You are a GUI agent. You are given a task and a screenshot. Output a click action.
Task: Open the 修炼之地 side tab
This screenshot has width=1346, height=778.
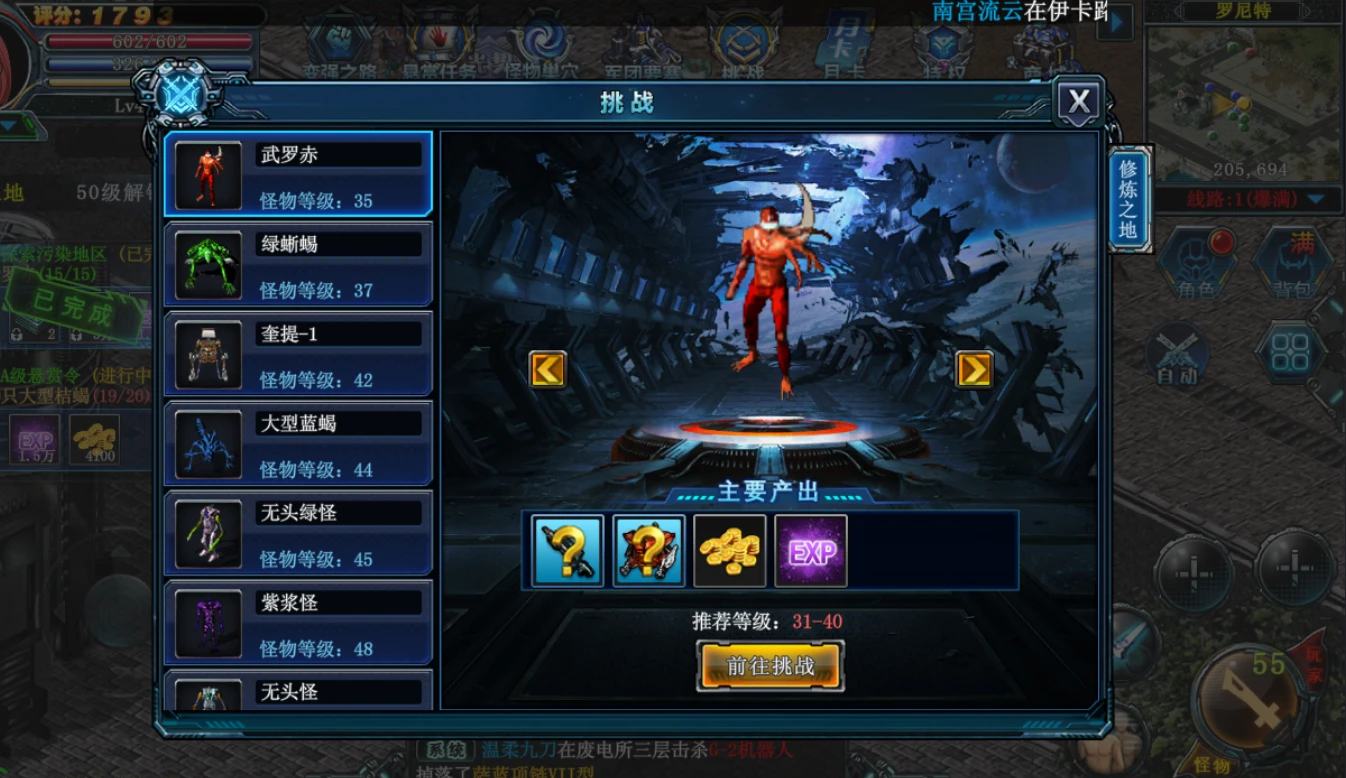[1129, 199]
